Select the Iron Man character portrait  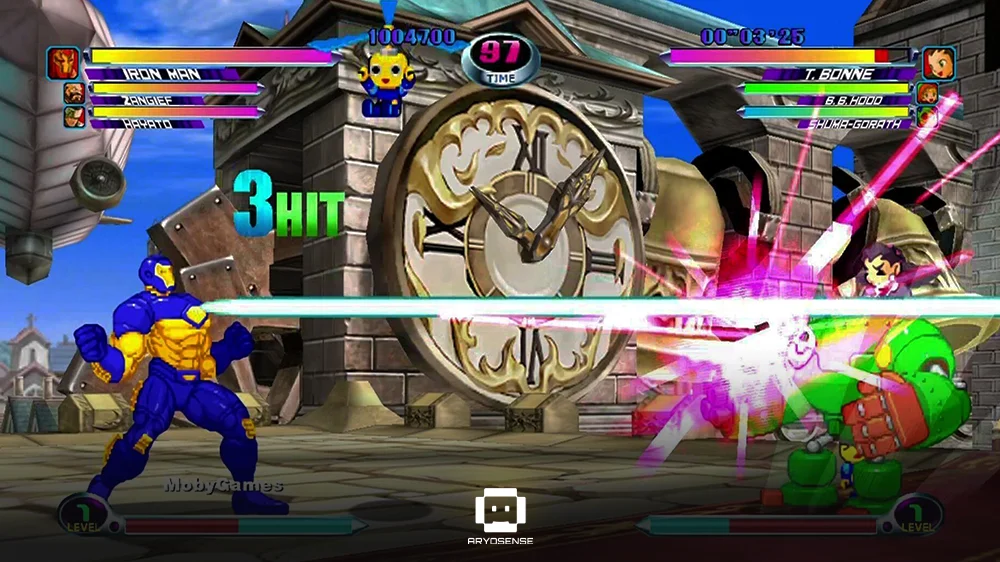pyautogui.click(x=62, y=63)
